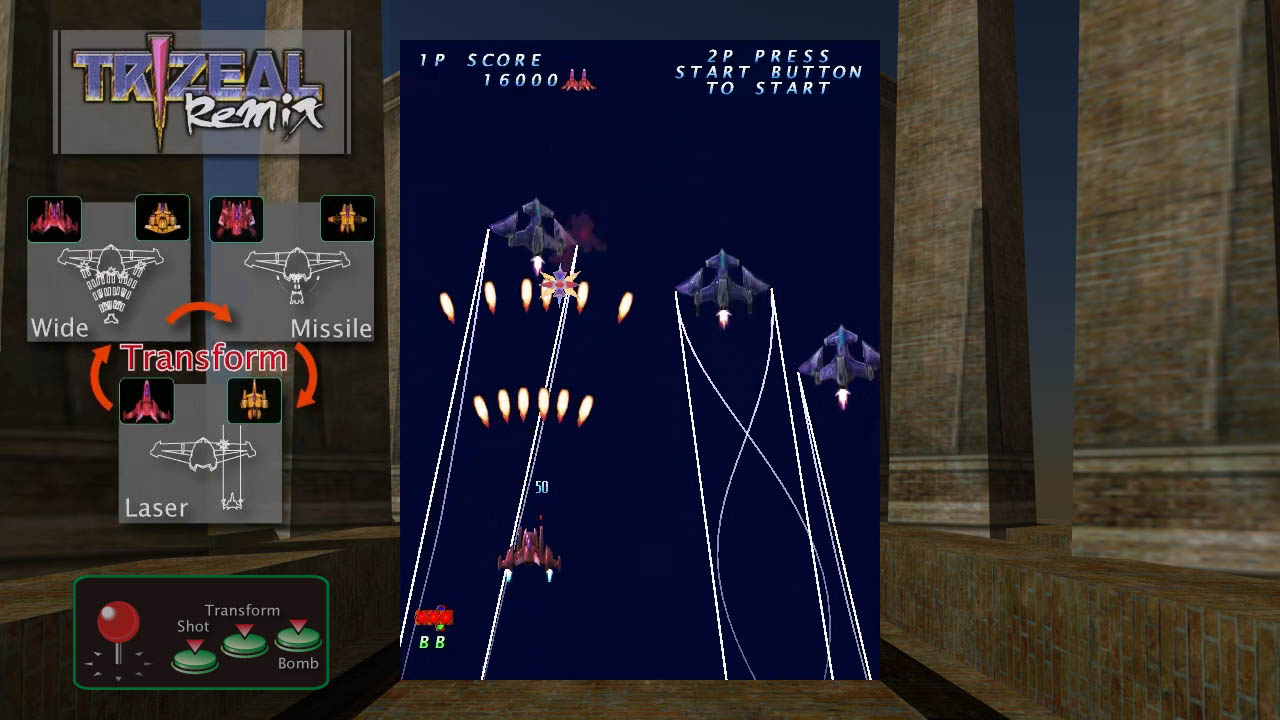Image resolution: width=1280 pixels, height=720 pixels.
Task: Click the pink ship icon above Missile diagram
Action: tap(237, 218)
